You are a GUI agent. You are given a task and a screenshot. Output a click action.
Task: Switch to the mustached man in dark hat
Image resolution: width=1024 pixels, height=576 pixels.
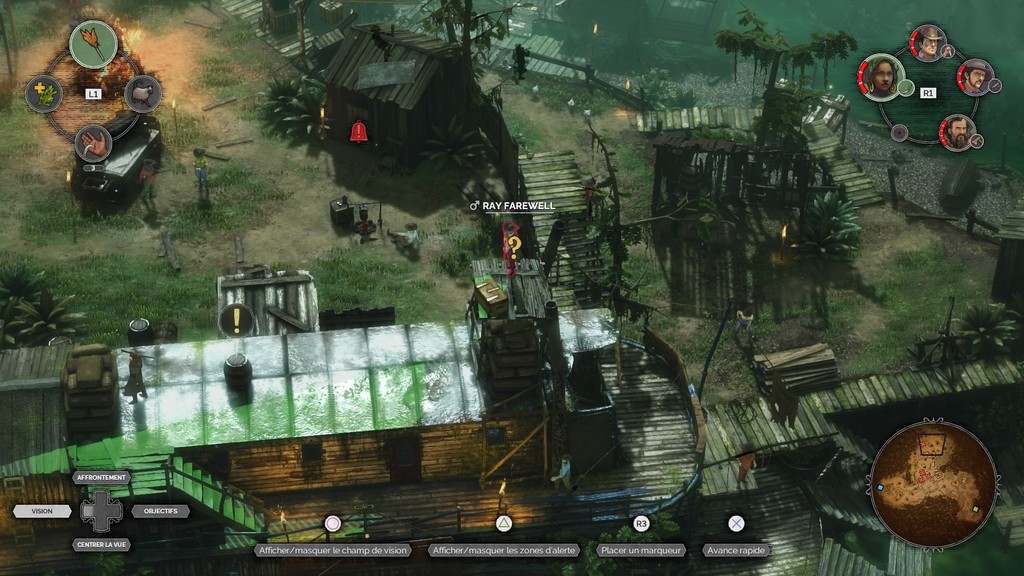coord(975,77)
